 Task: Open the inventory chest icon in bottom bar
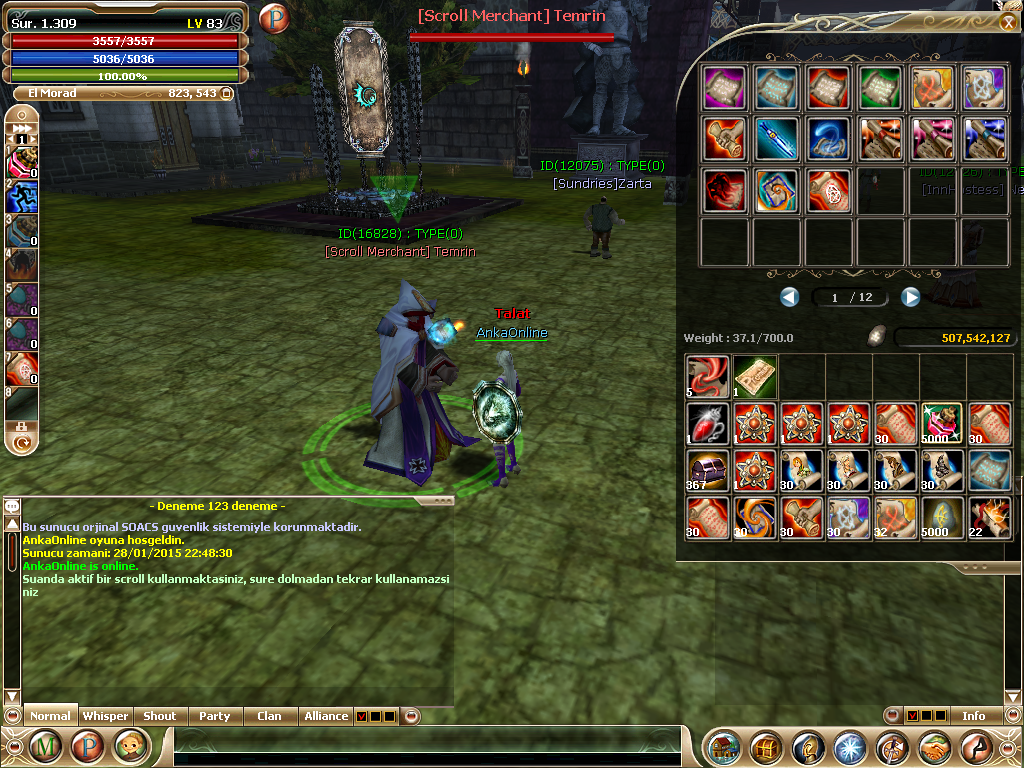767,747
